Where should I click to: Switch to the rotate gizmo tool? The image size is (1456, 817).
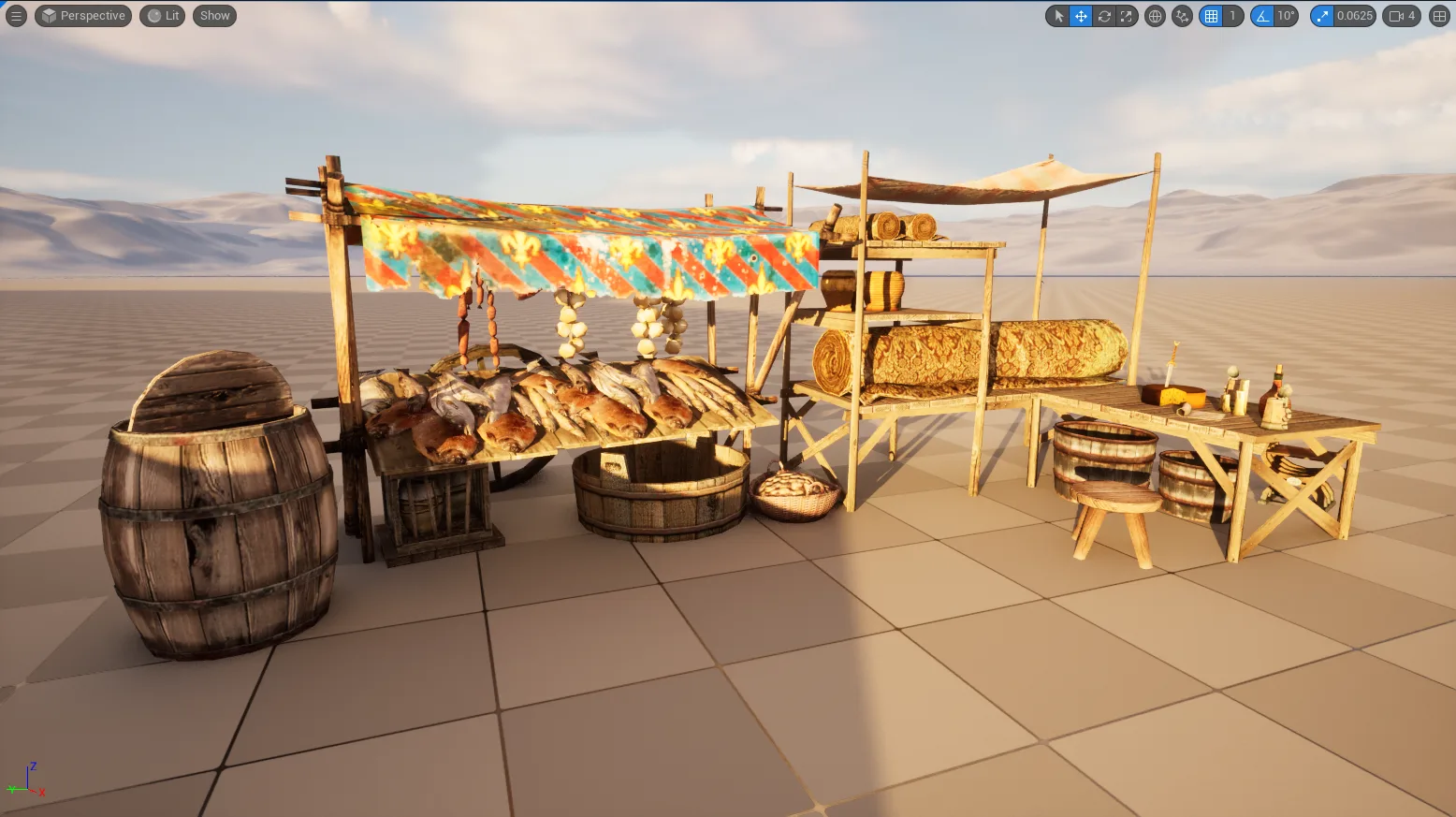(1104, 16)
